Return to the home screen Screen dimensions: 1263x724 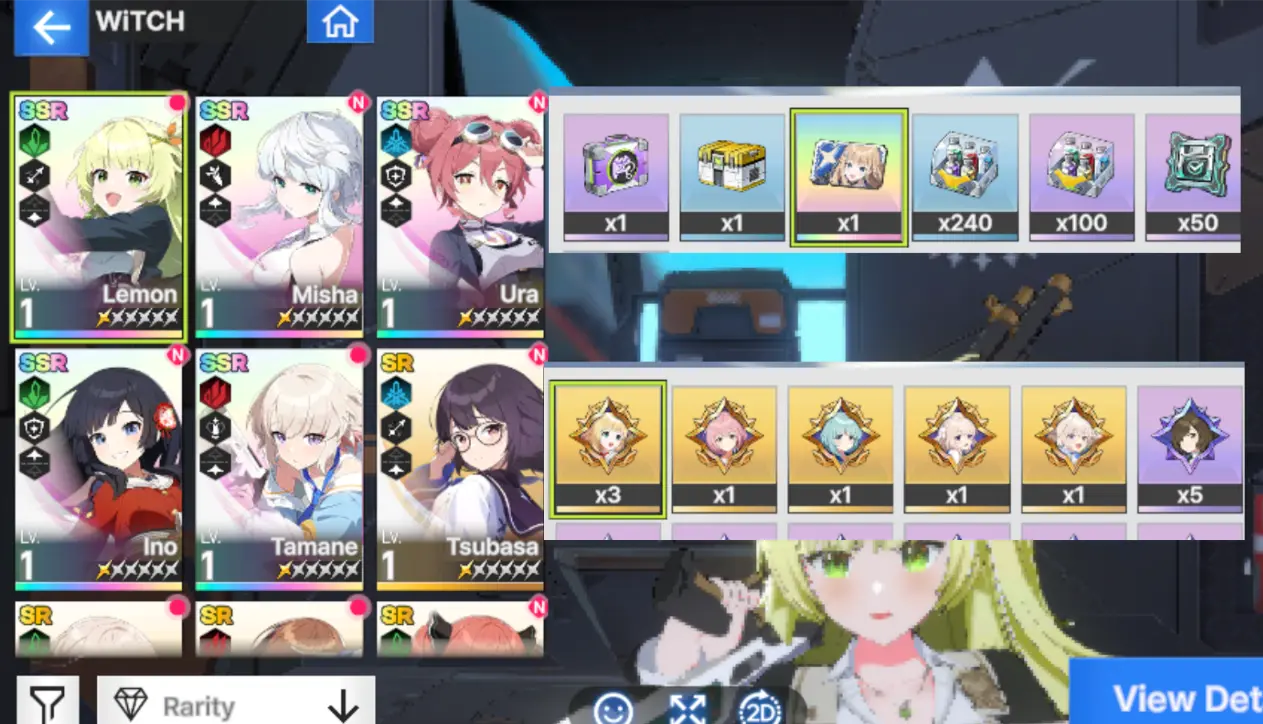[340, 22]
